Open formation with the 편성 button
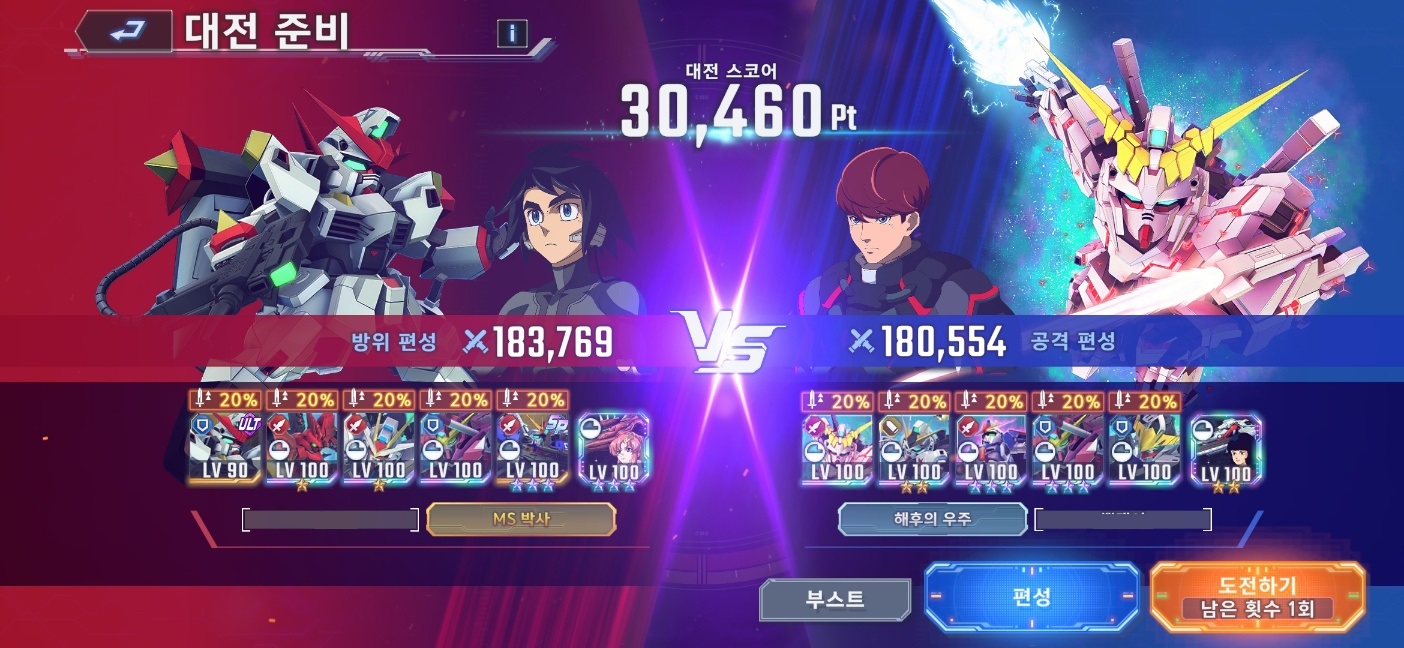The height and width of the screenshot is (648, 1404). [x=1031, y=597]
